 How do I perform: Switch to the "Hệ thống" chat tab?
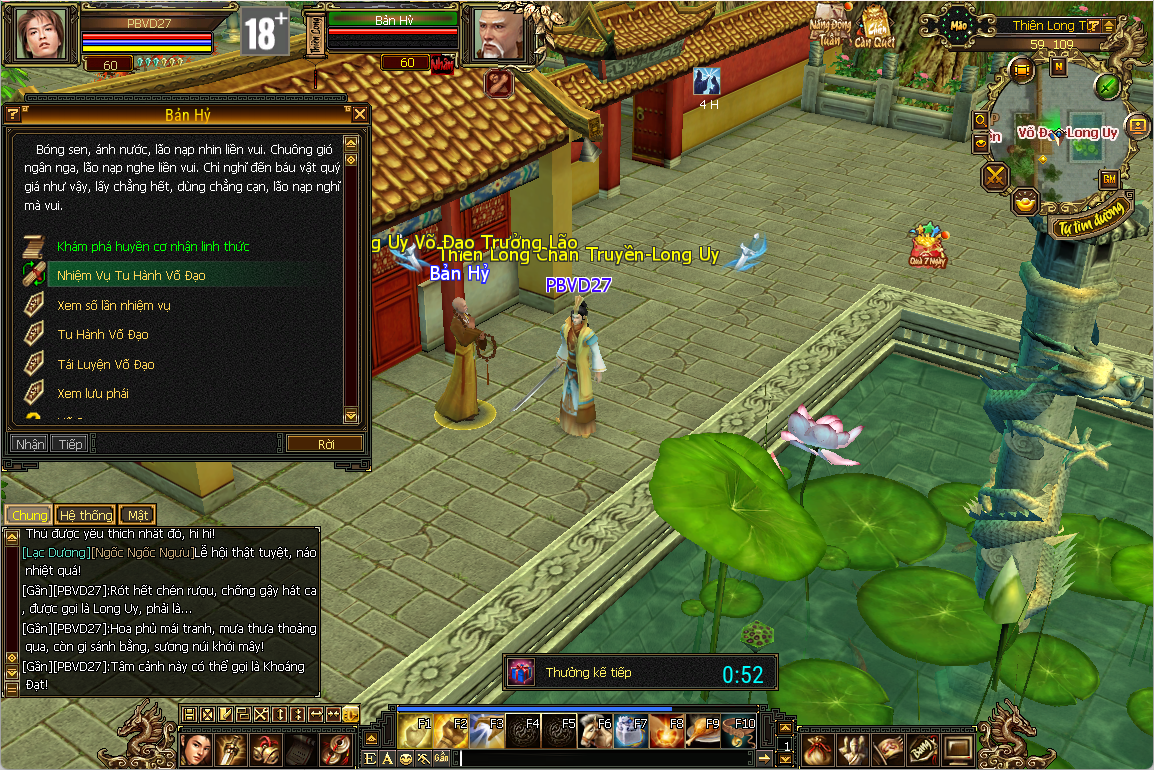click(85, 515)
